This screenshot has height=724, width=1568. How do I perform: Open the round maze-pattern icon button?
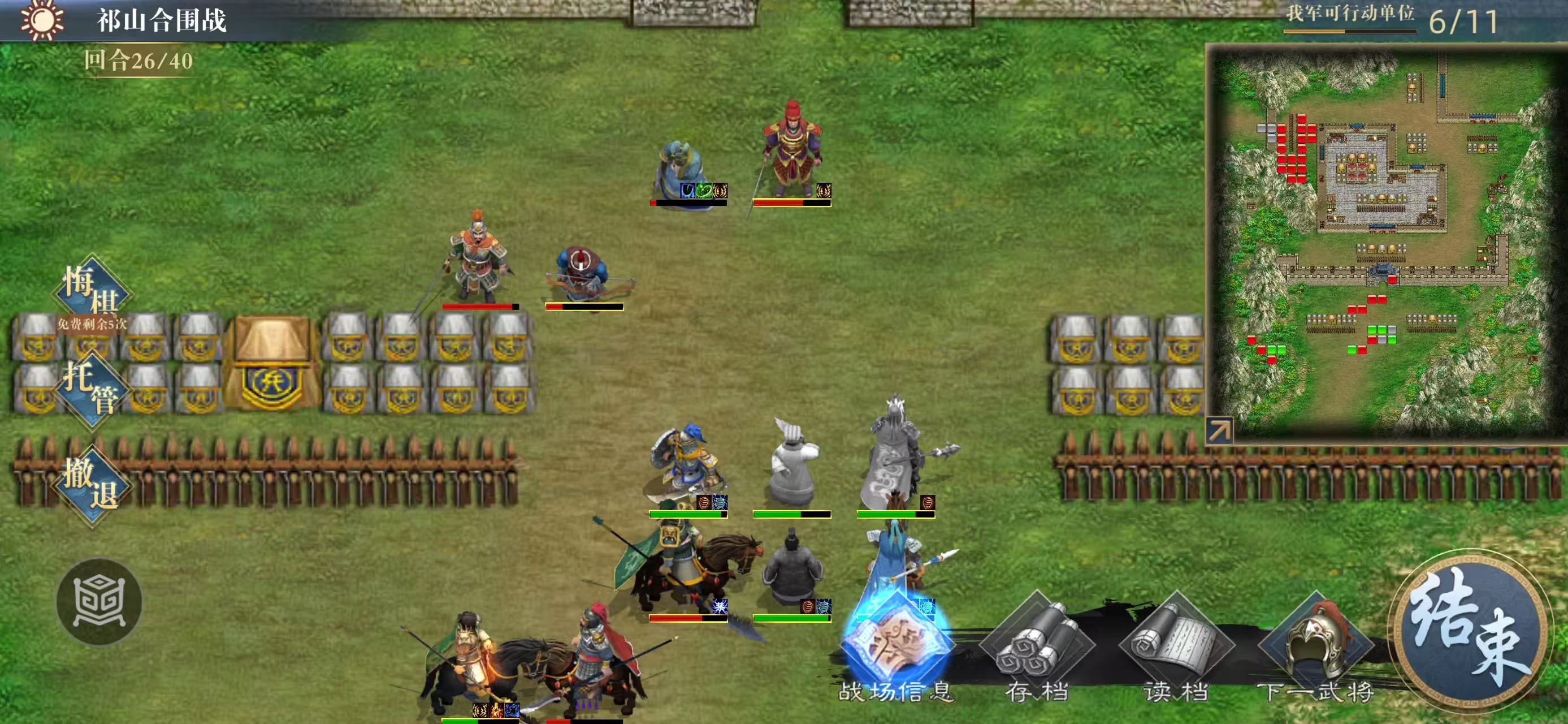pyautogui.click(x=99, y=602)
